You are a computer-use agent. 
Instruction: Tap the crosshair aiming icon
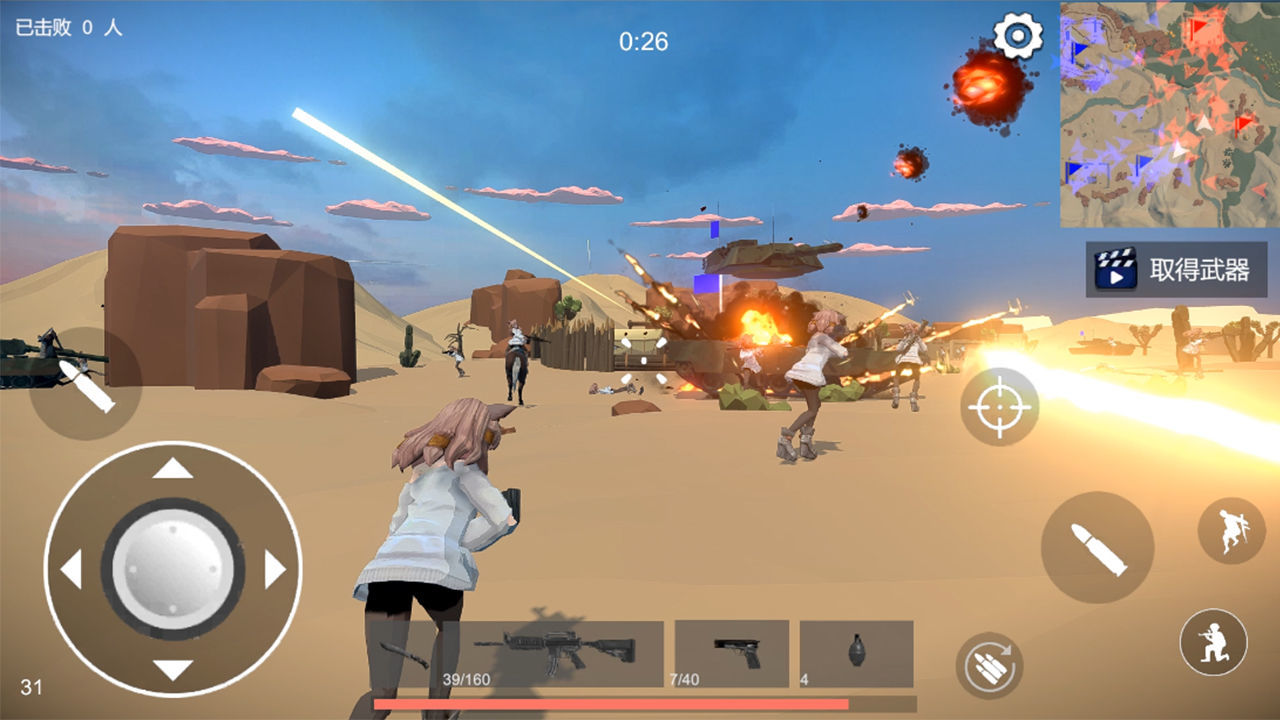tap(1000, 410)
